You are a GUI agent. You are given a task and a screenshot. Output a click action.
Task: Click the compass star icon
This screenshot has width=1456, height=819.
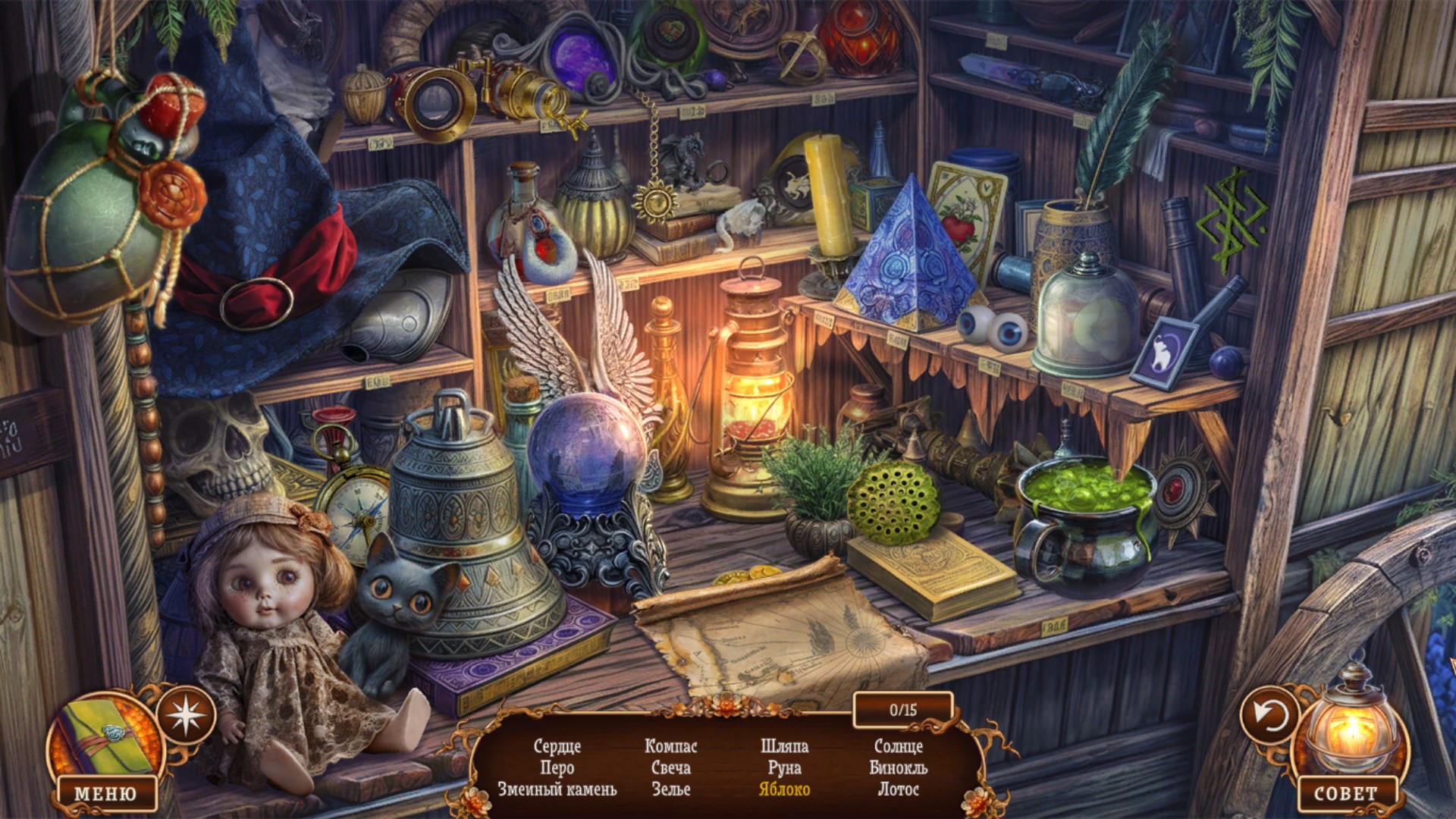click(186, 714)
